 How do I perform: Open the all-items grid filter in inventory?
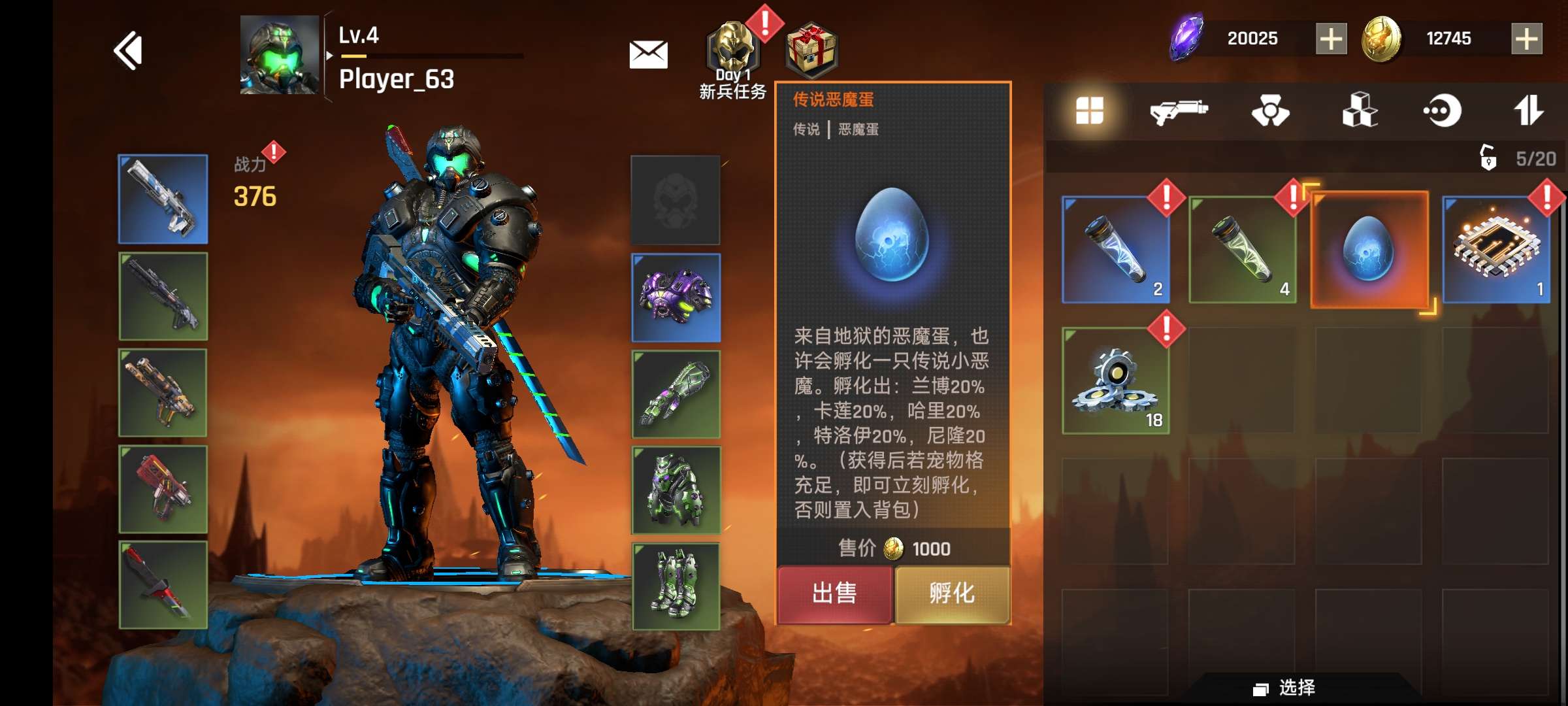pyautogui.click(x=1089, y=111)
